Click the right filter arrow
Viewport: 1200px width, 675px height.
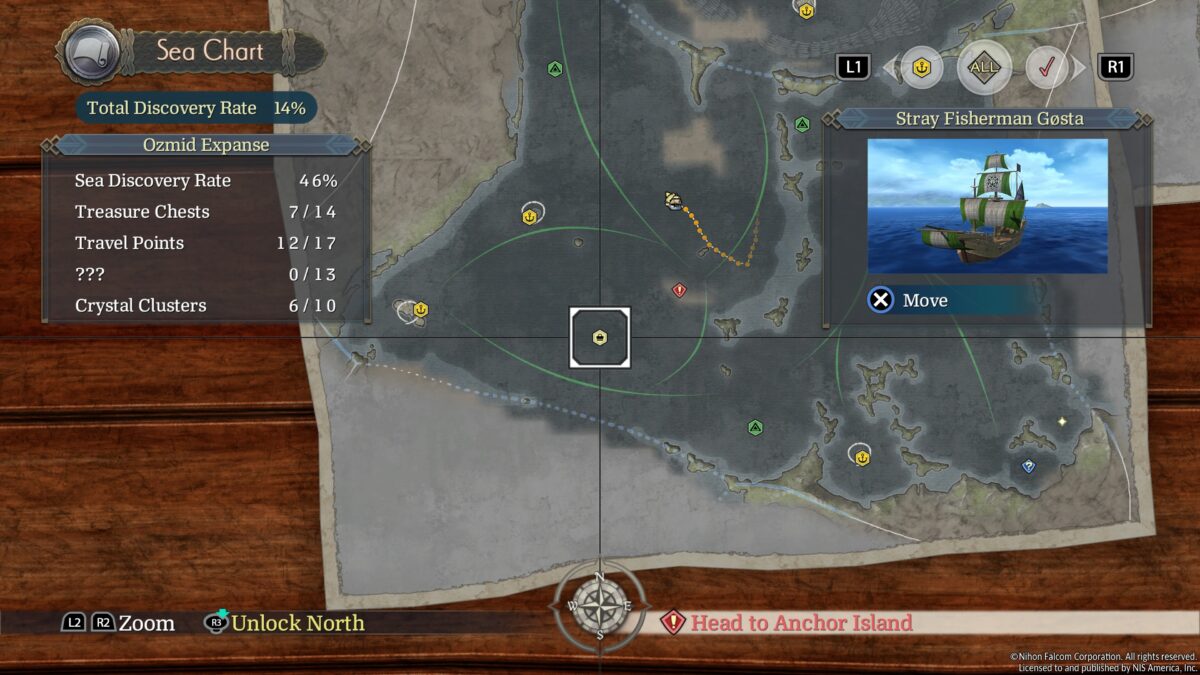point(1080,68)
